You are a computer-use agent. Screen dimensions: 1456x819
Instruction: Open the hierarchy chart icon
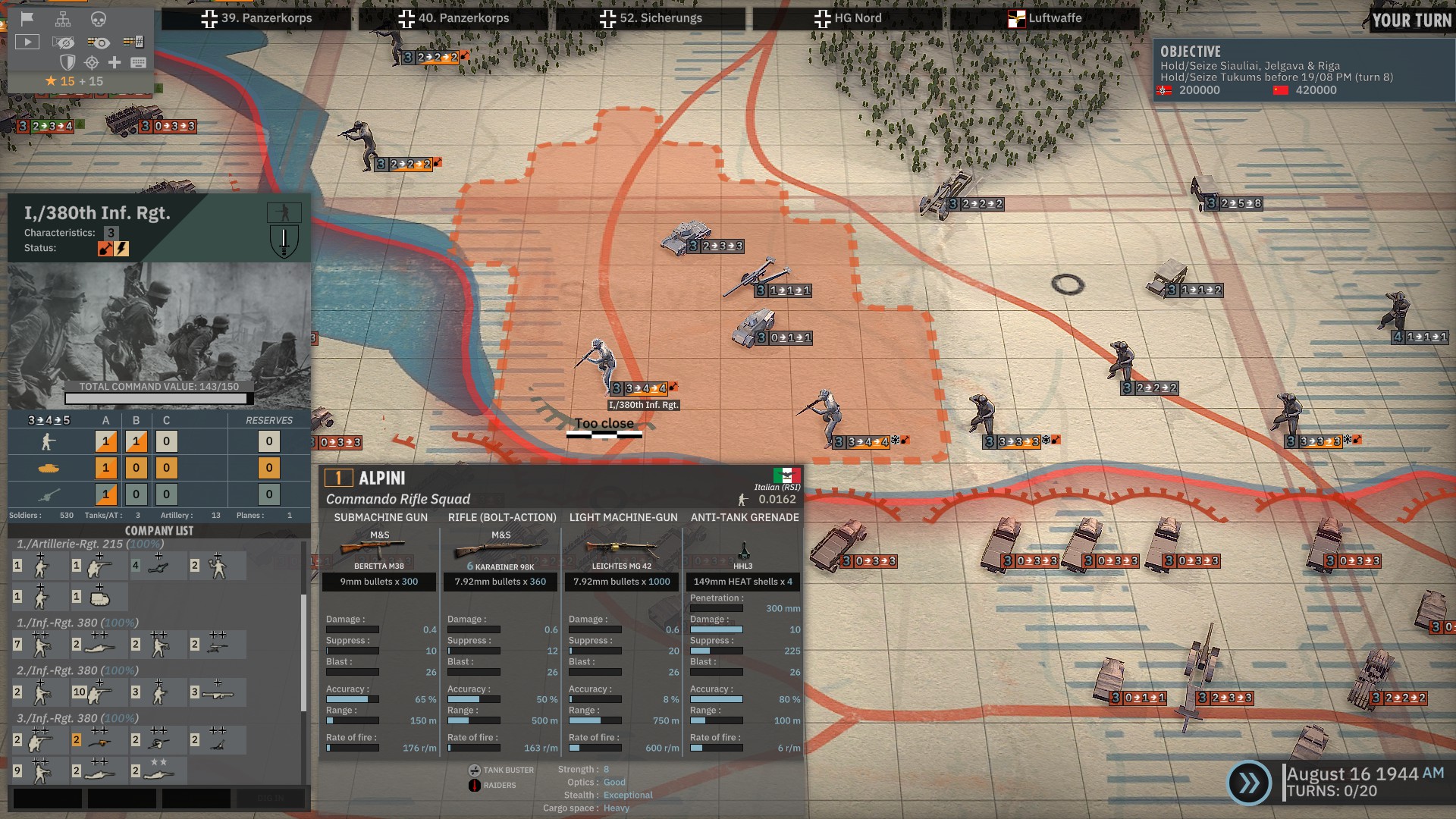63,19
